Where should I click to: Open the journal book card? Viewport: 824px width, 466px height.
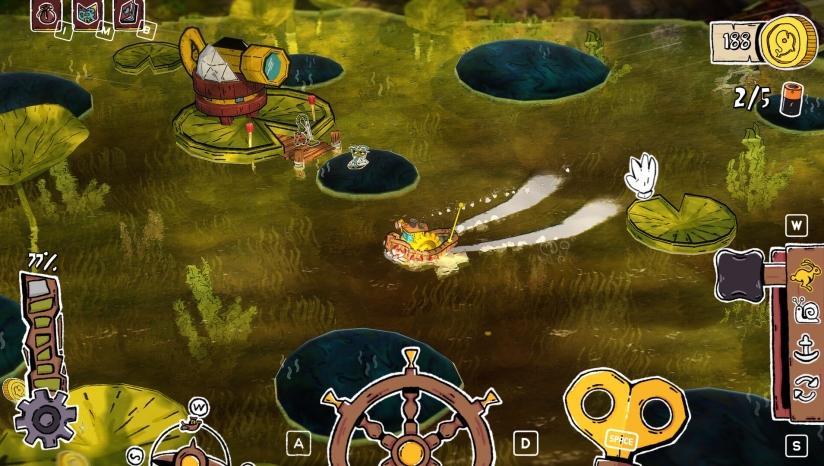click(x=128, y=13)
